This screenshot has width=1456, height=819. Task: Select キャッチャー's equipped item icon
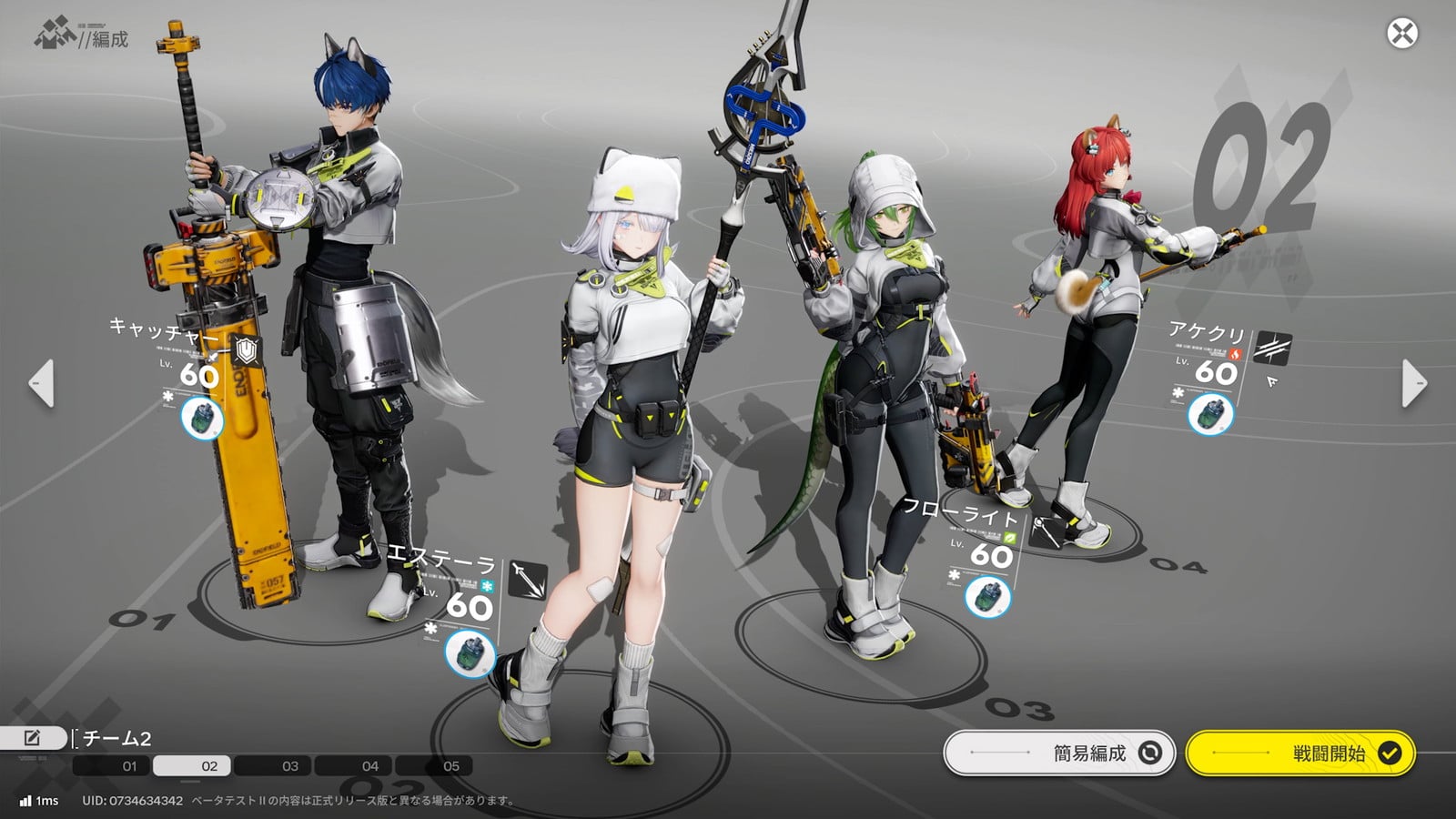tap(201, 418)
